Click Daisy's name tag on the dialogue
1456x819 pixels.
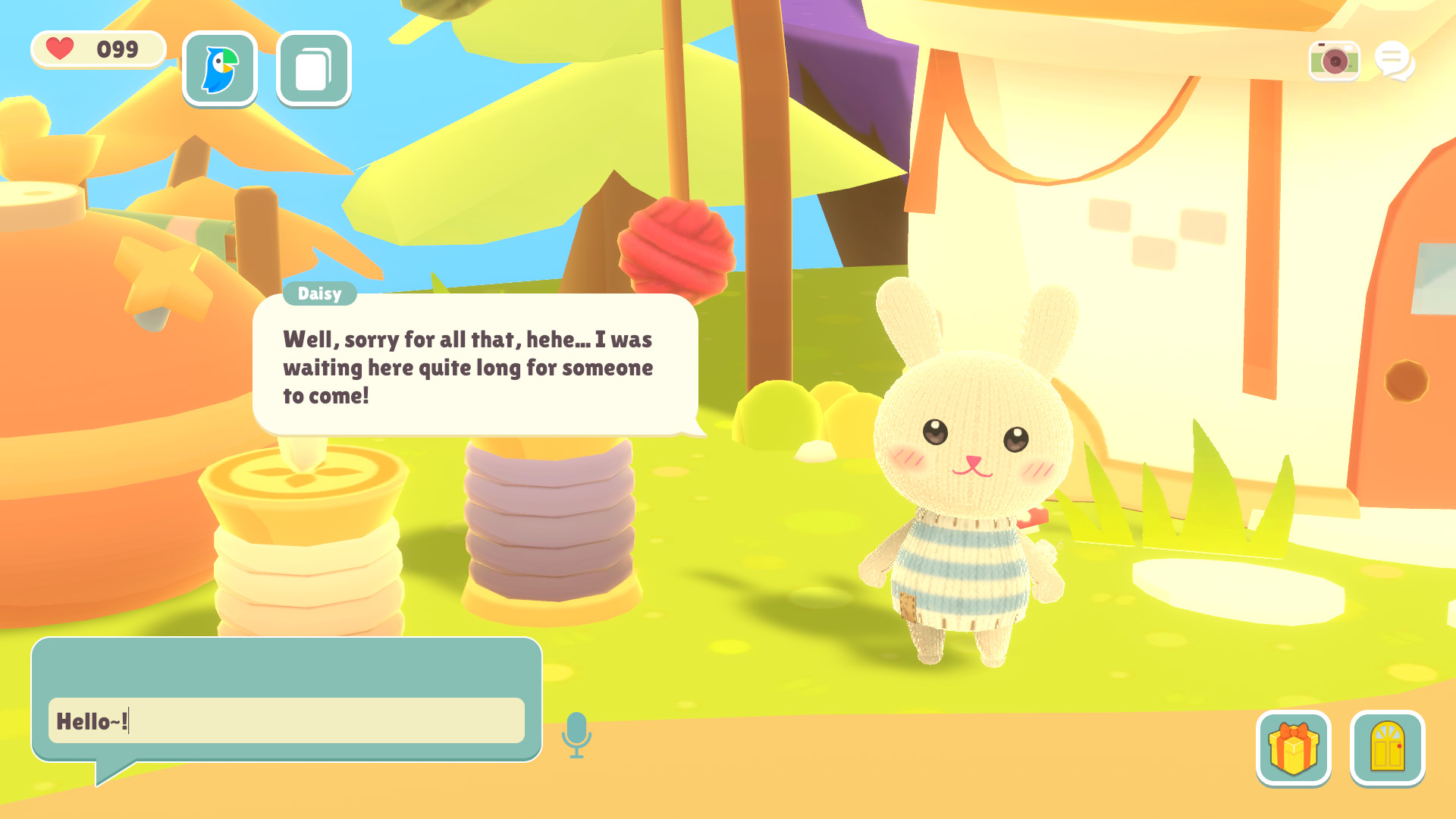click(319, 293)
